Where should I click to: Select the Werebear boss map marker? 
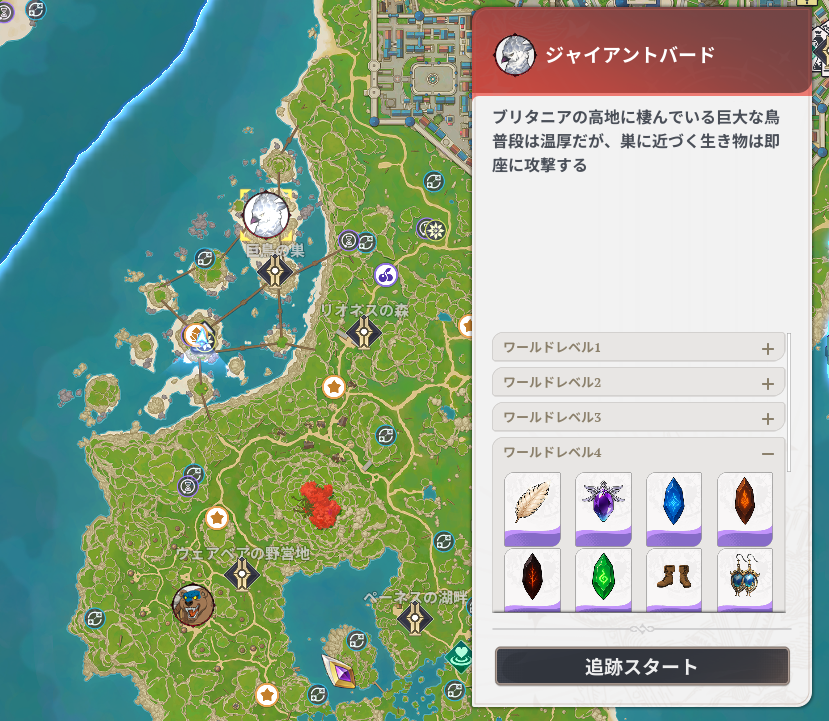coord(192,604)
